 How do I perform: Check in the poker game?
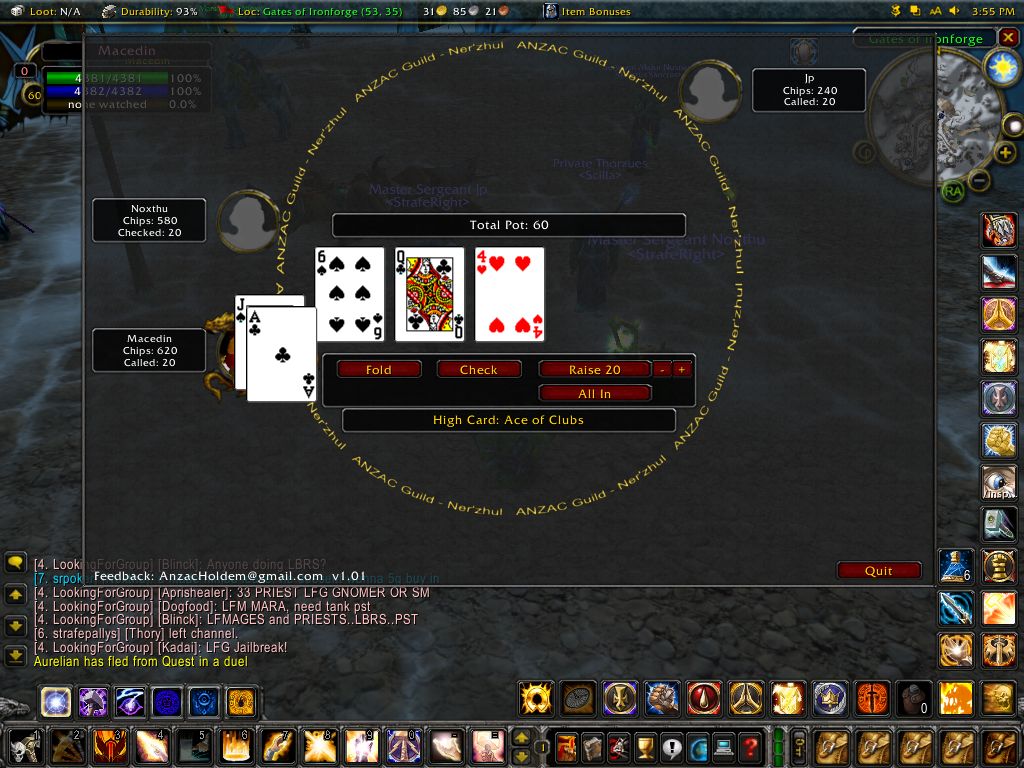[479, 369]
